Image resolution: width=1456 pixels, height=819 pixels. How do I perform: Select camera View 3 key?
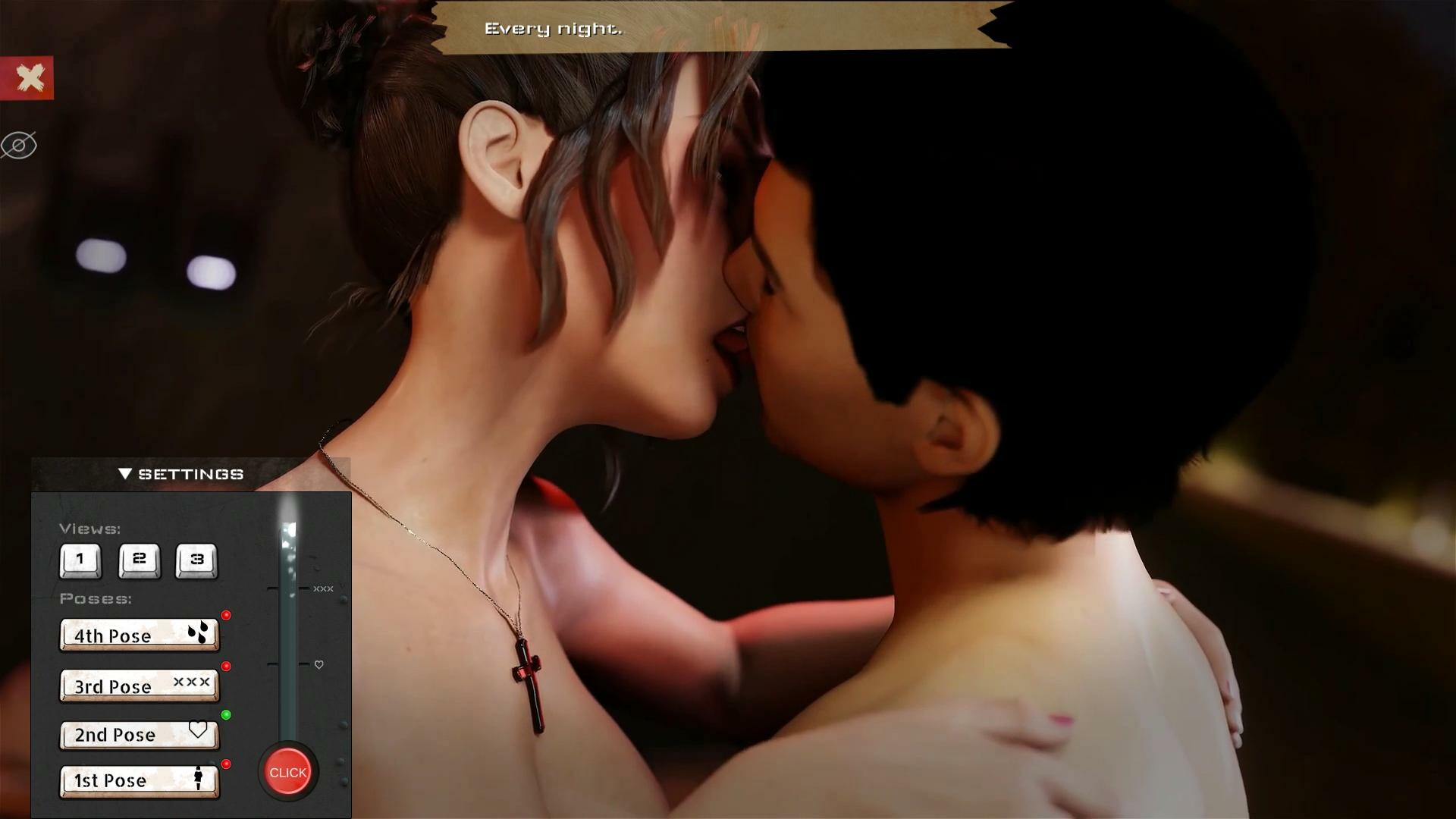[196, 561]
